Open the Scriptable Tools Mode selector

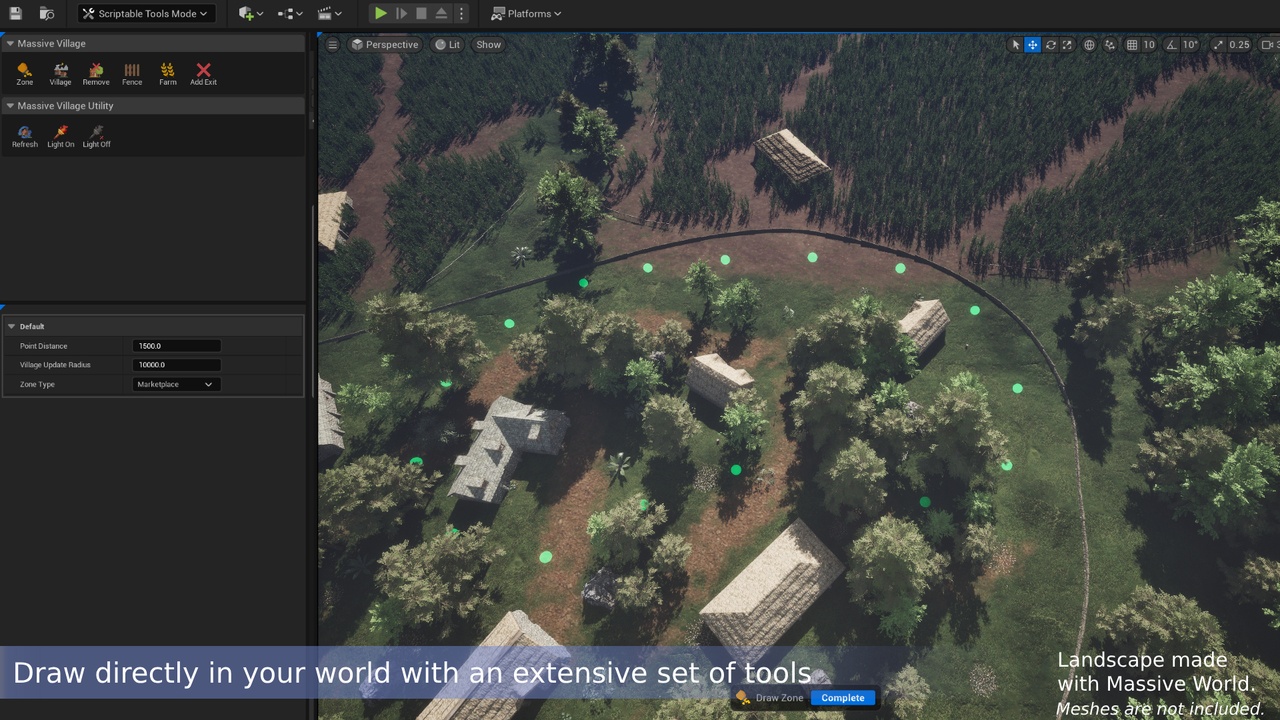coord(146,13)
